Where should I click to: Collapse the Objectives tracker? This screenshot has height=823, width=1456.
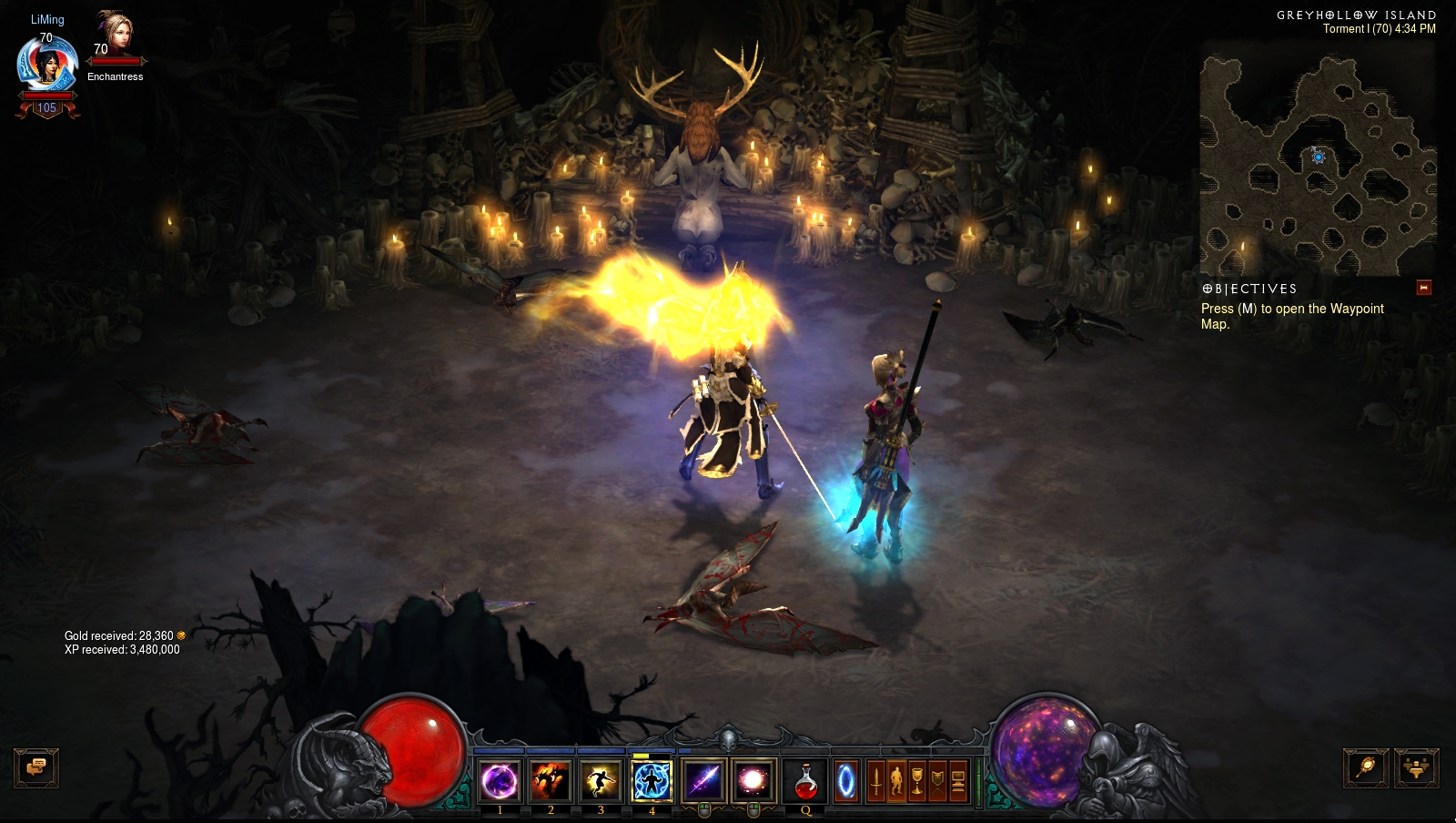[x=1424, y=288]
